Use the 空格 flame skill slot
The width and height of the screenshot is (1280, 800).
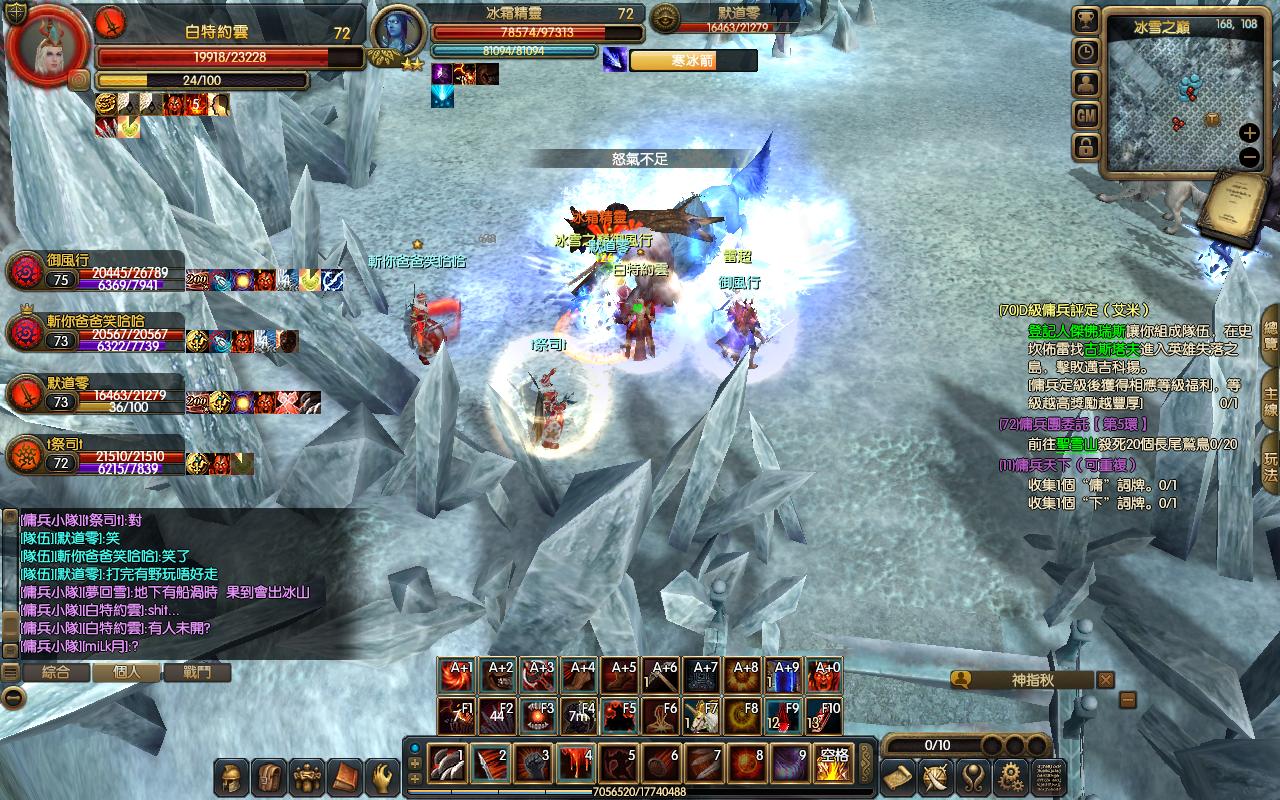coord(833,764)
